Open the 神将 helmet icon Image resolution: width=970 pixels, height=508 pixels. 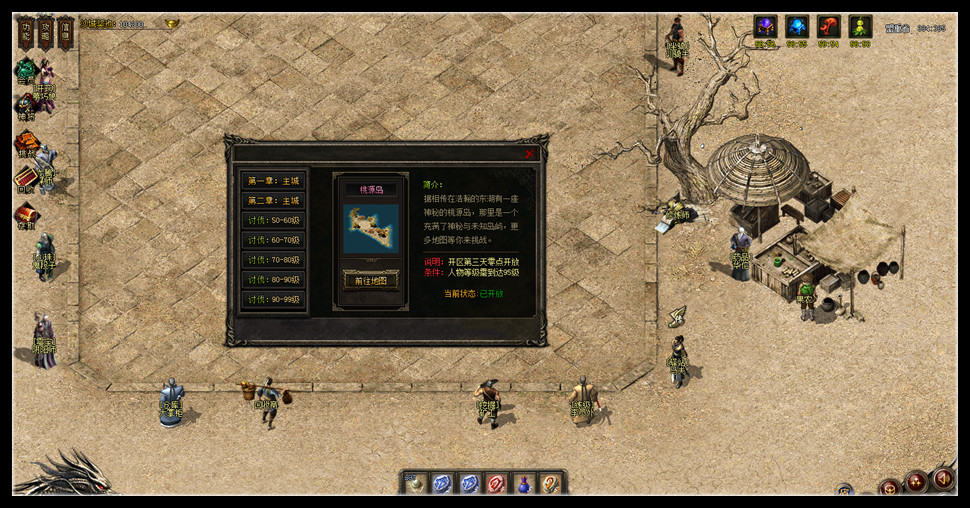25,105
